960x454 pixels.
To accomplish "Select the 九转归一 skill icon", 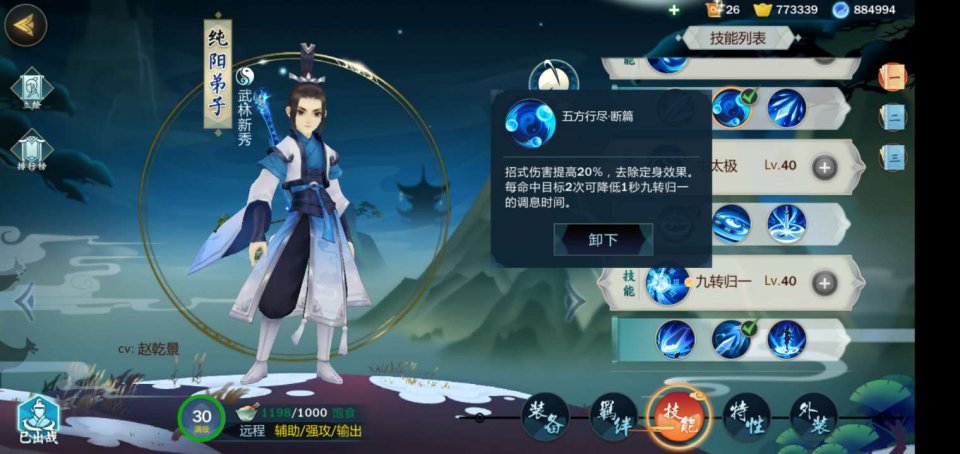I will tap(666, 283).
